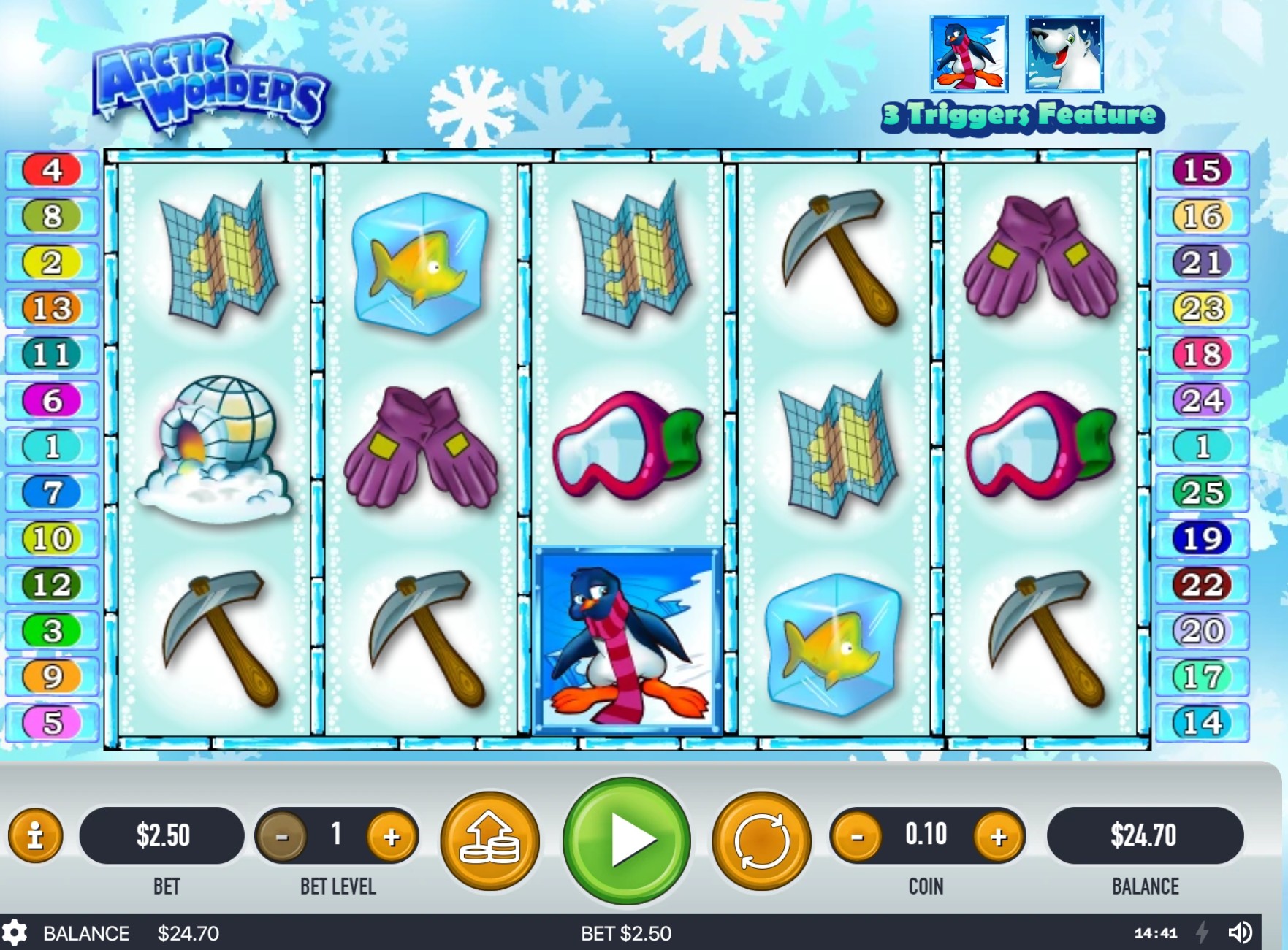Toggle the lightning quick-spin indicator

point(1203,932)
